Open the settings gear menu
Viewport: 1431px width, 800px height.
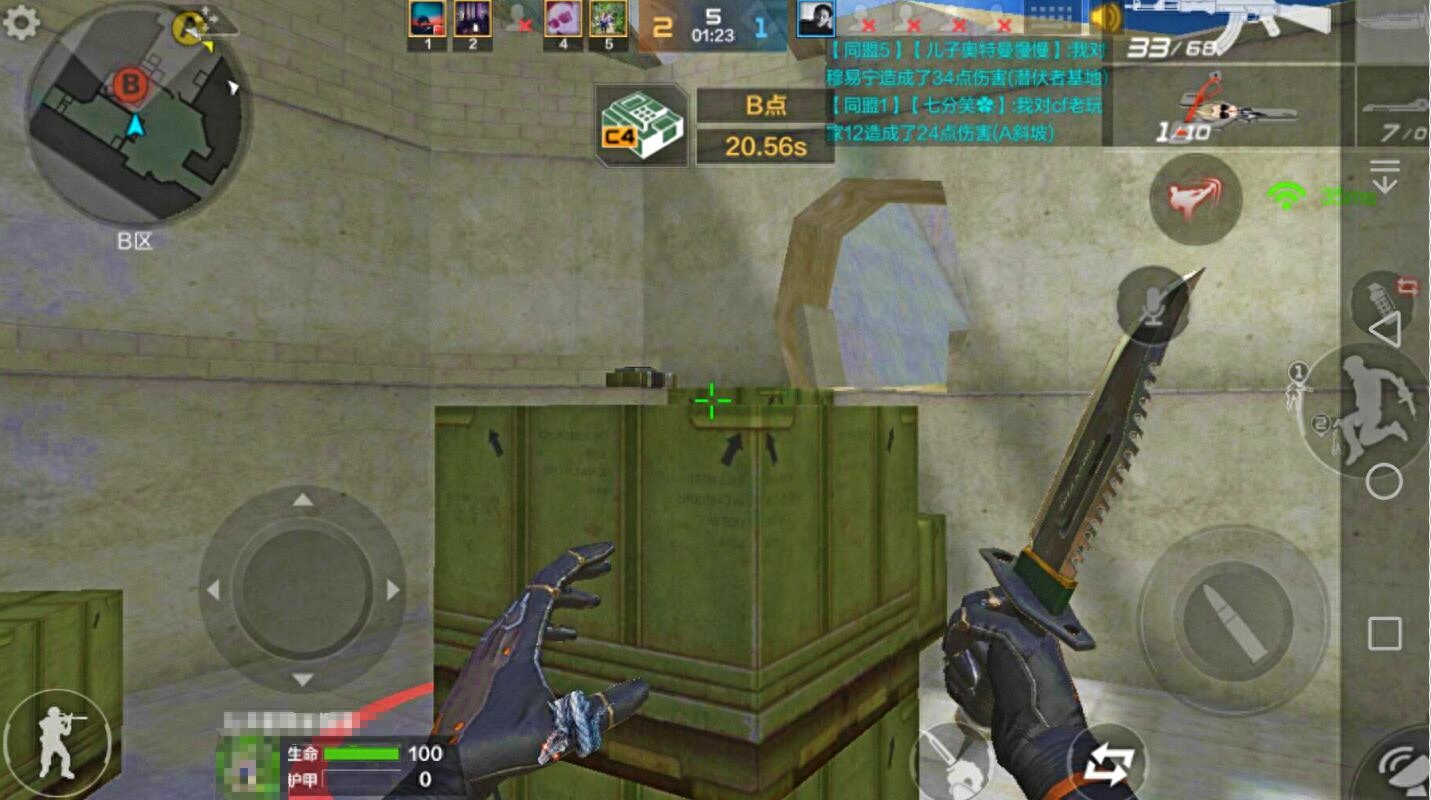click(21, 22)
